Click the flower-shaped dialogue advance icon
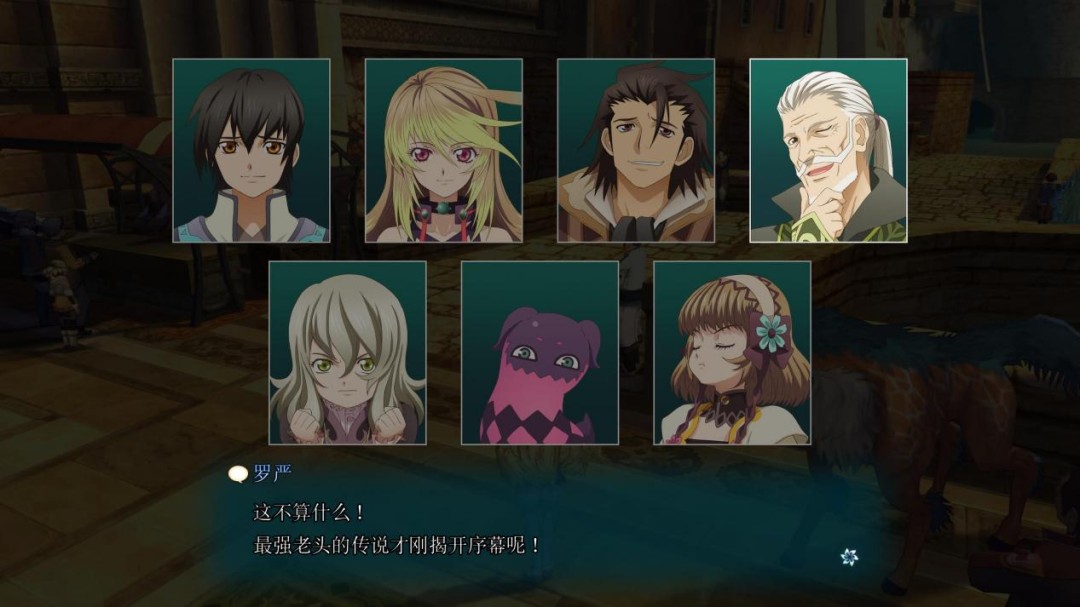This screenshot has height=607, width=1080. (849, 557)
